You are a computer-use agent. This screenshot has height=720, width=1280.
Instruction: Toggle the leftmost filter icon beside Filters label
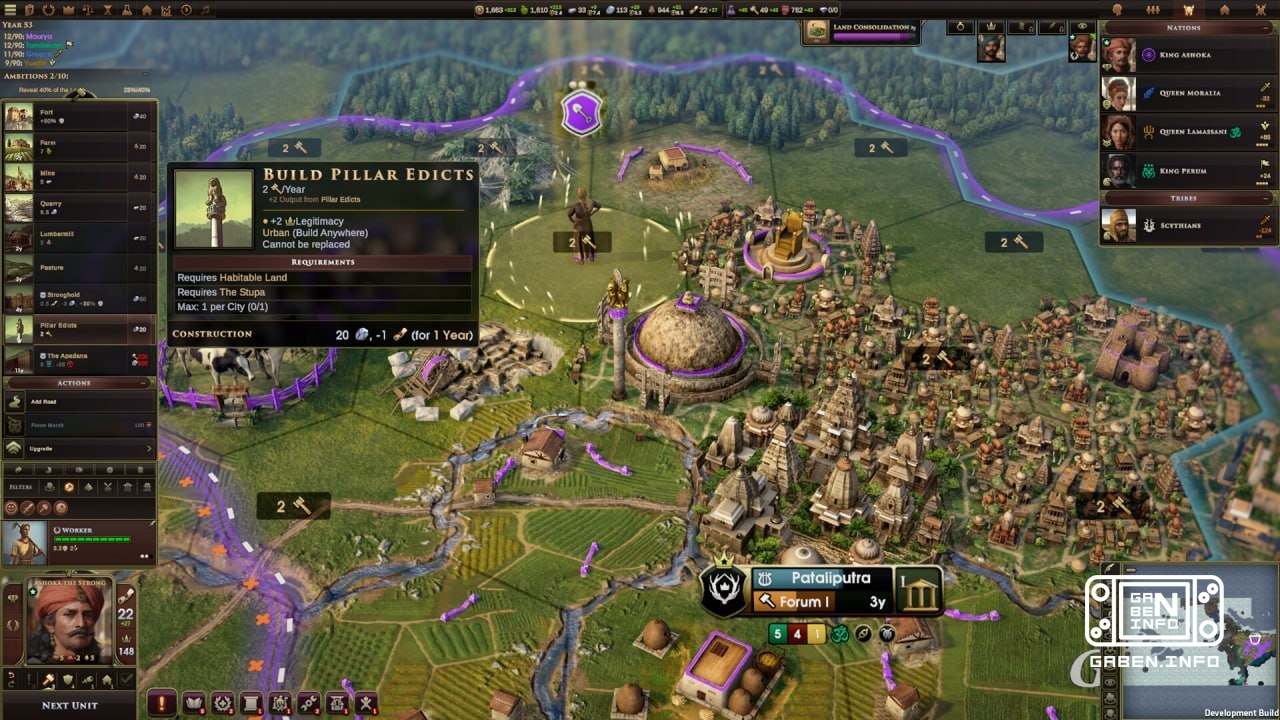click(49, 487)
